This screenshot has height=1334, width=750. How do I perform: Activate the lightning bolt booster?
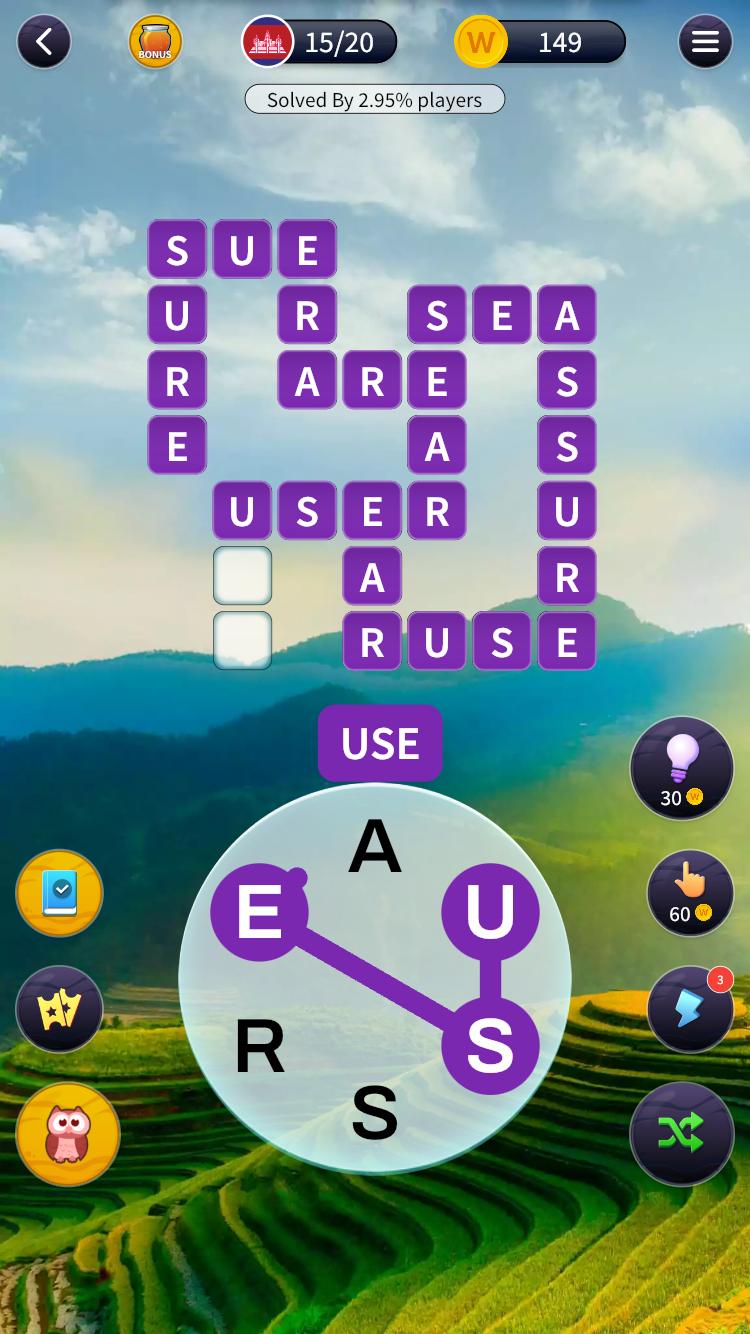pos(690,1009)
